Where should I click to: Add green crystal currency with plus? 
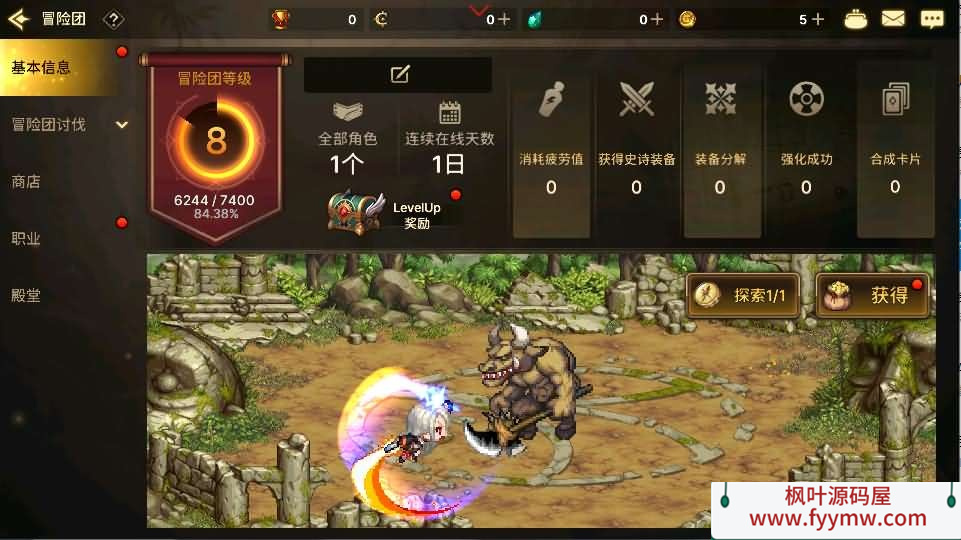click(656, 19)
